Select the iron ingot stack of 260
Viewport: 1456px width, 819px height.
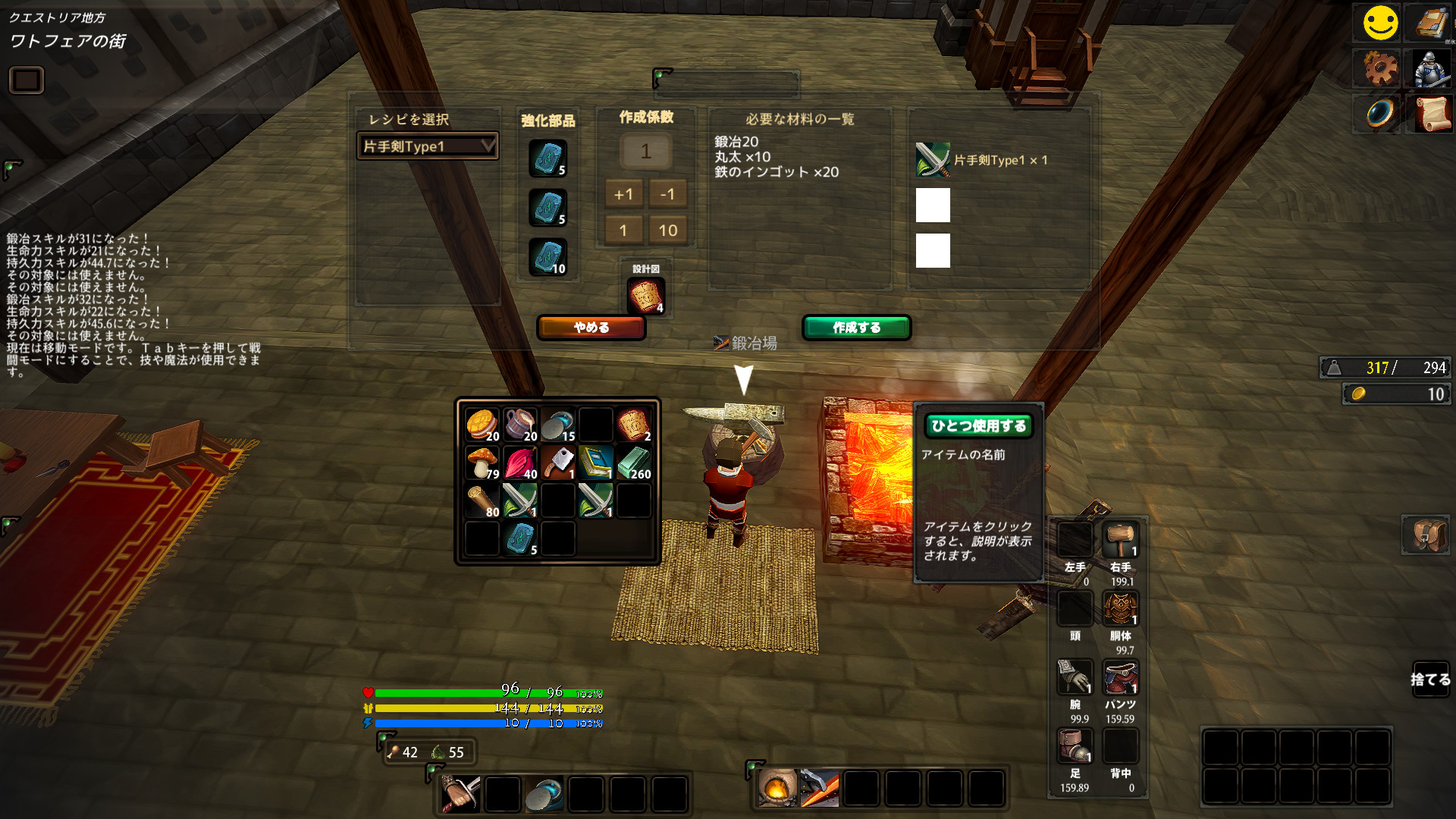coord(634,461)
